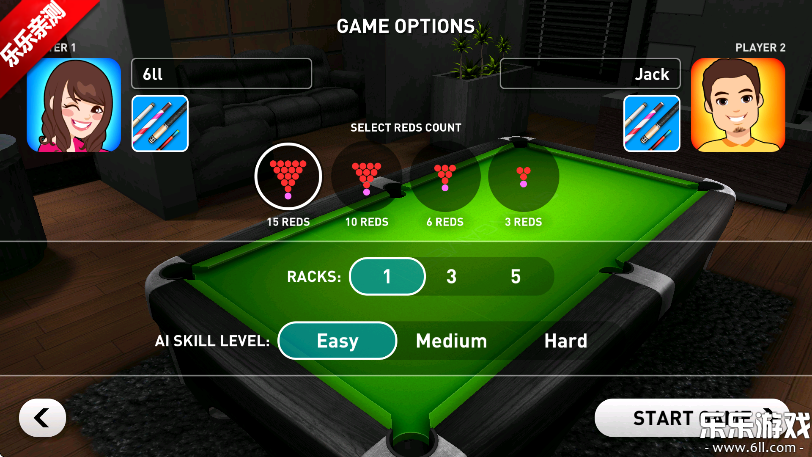The image size is (812, 457).
Task: Select the 15 Reds count option
Action: (x=288, y=176)
